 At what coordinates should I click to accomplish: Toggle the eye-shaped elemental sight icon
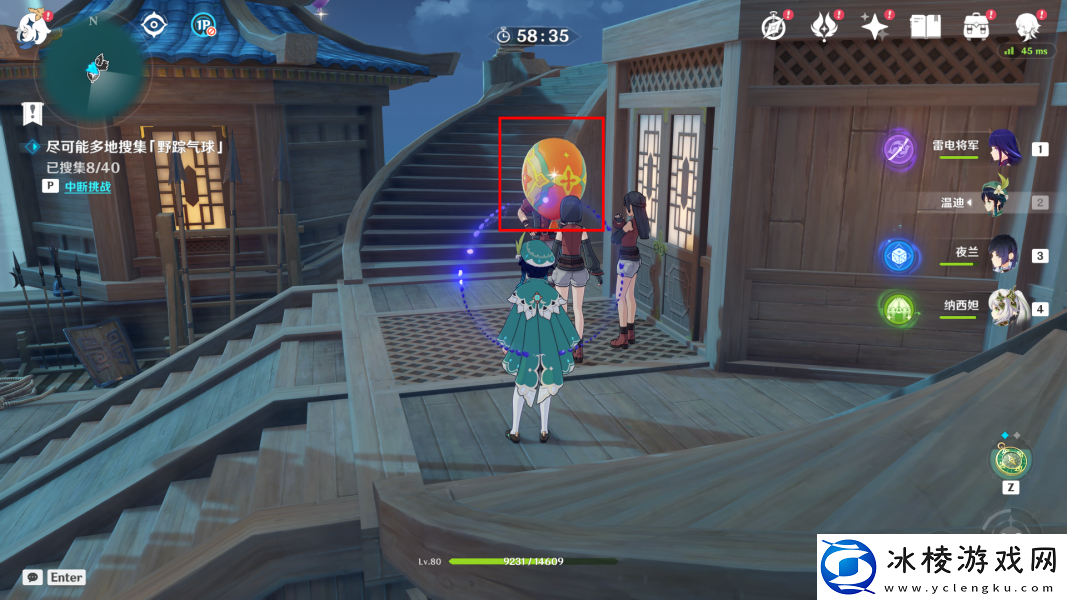pyautogui.click(x=152, y=25)
